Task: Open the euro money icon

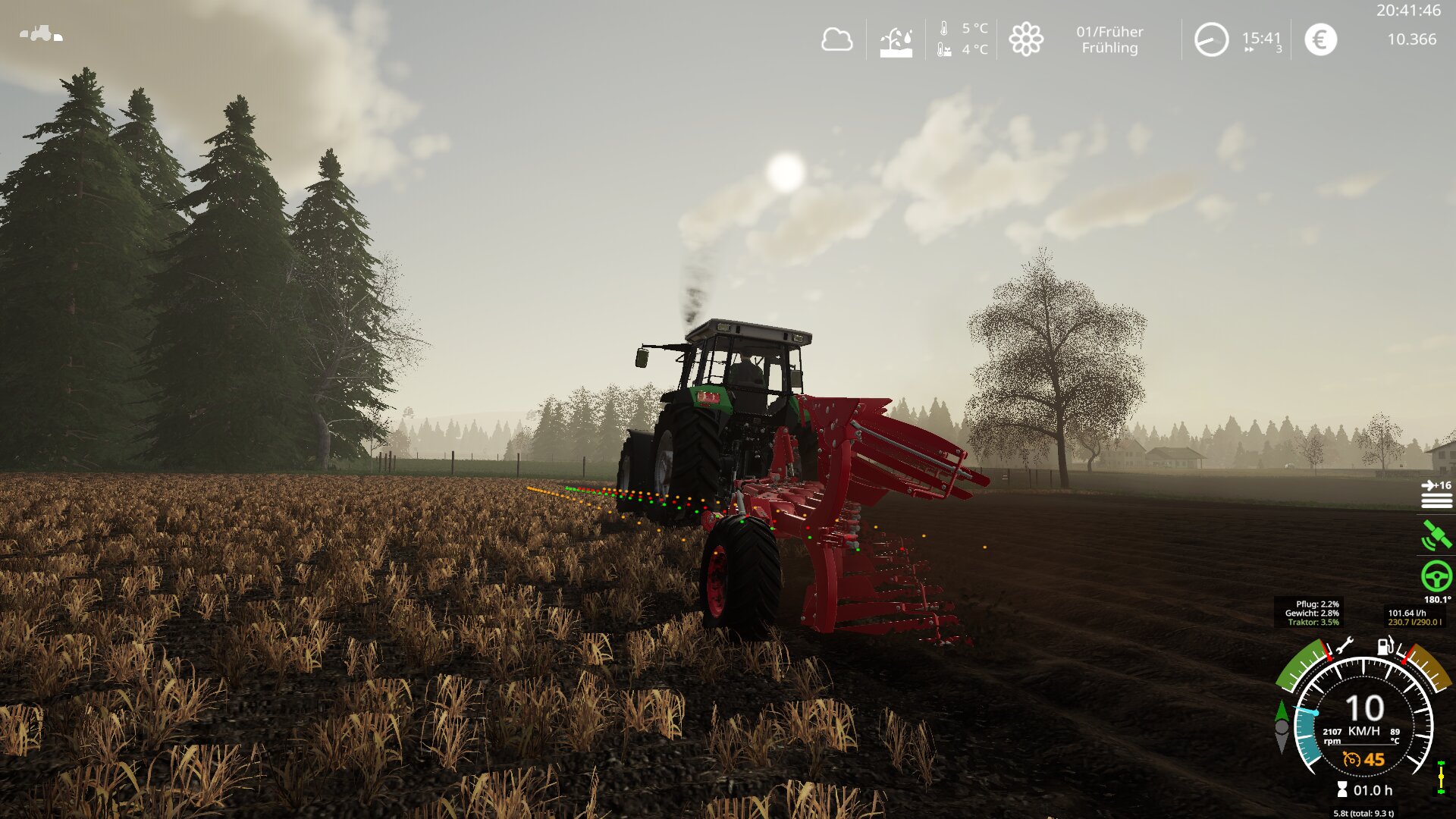Action: [1320, 39]
